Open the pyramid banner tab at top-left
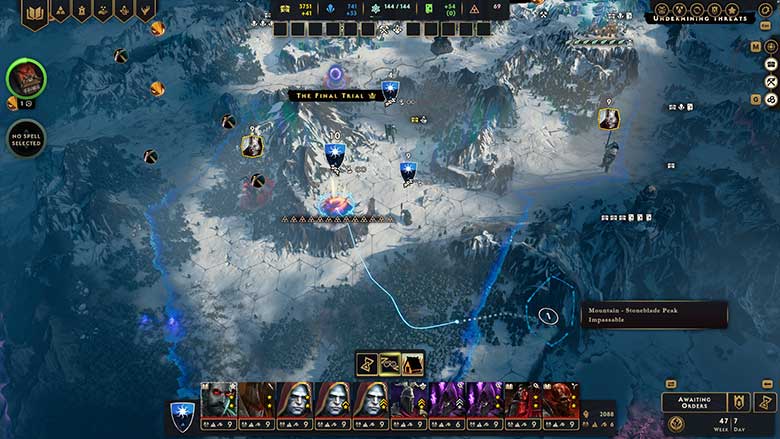The image size is (780, 439). pos(59,10)
